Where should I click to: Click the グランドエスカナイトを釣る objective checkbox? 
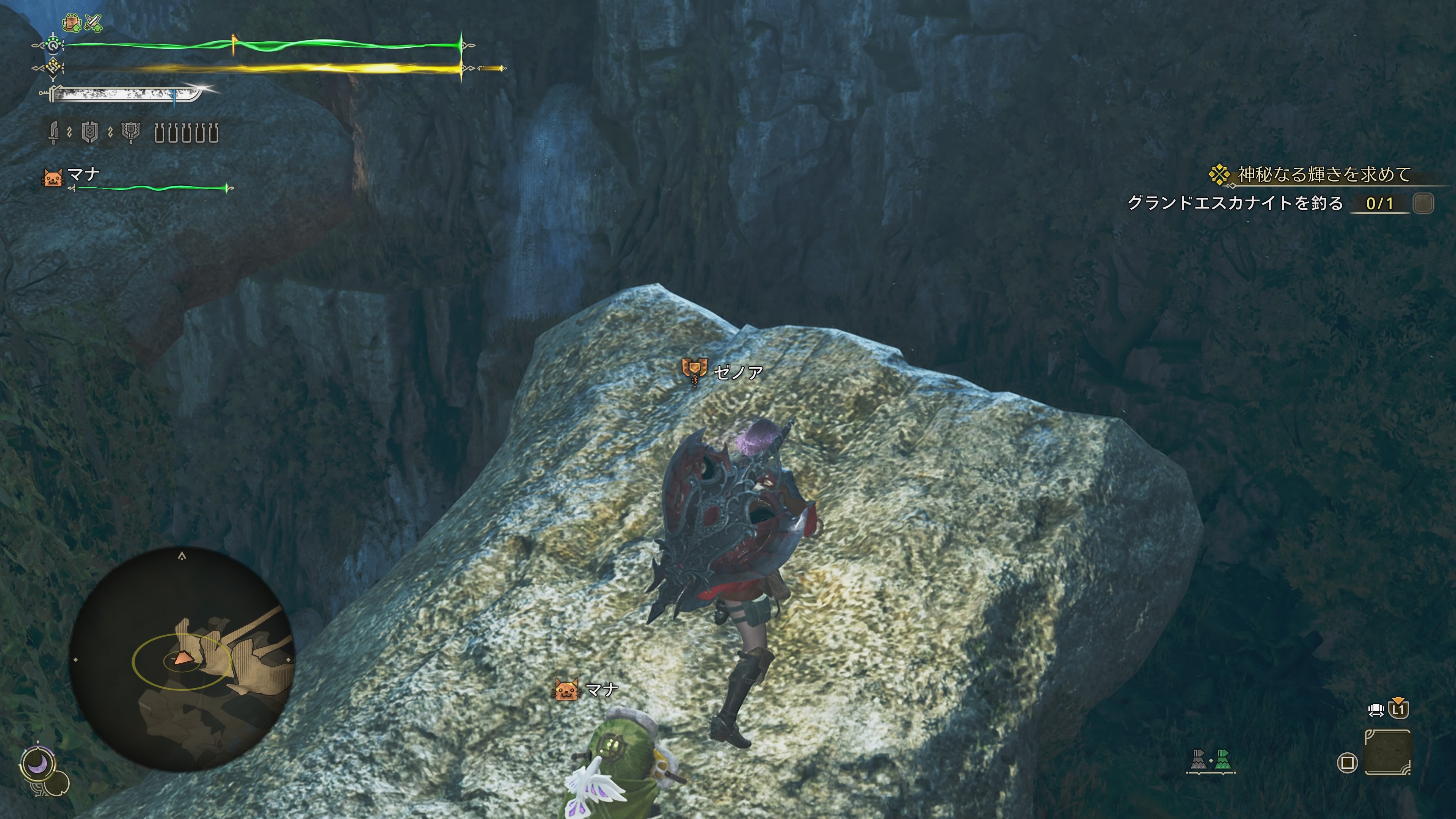(1423, 204)
